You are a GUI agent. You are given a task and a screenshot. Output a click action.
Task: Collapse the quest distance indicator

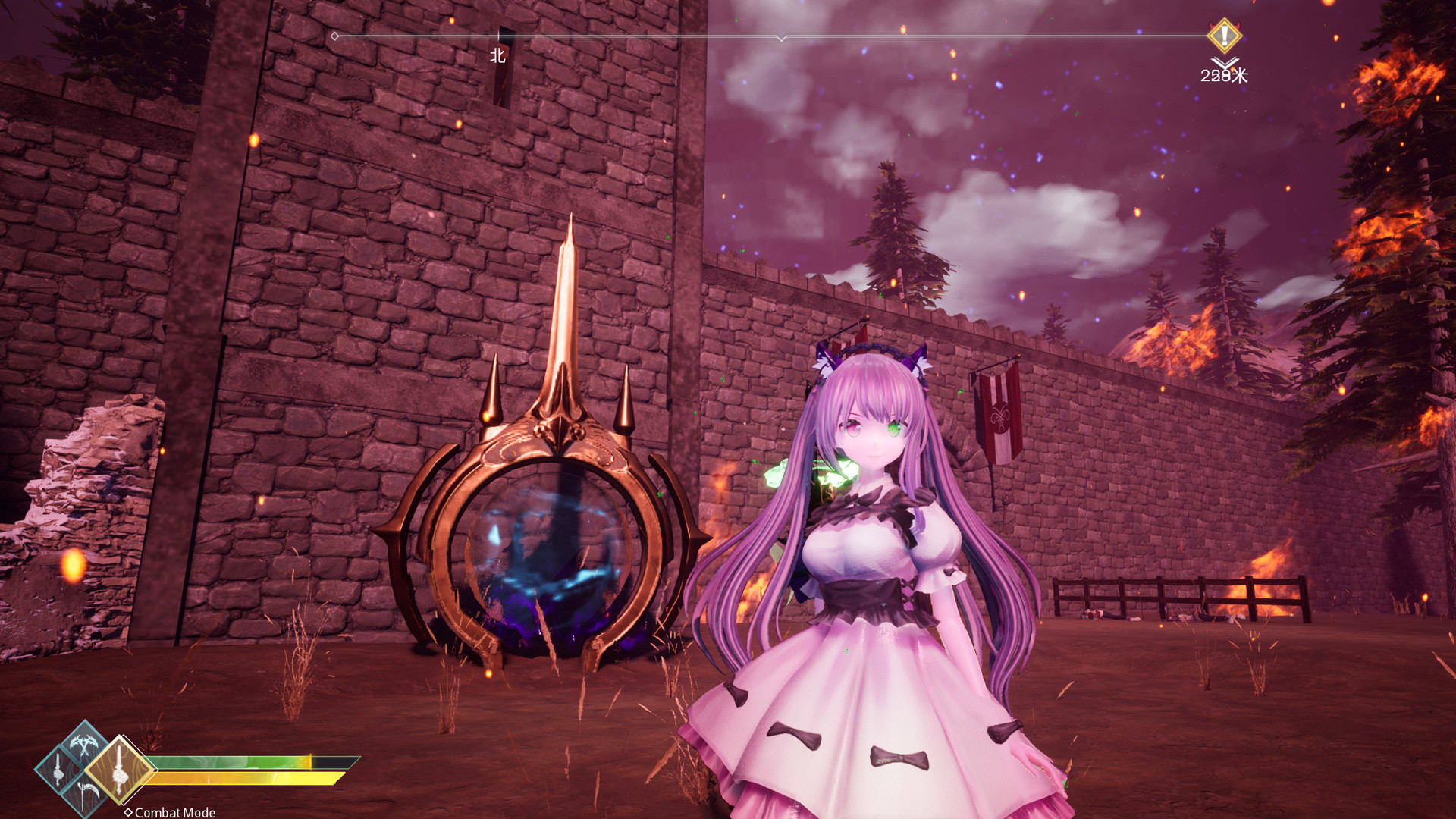click(x=1223, y=76)
